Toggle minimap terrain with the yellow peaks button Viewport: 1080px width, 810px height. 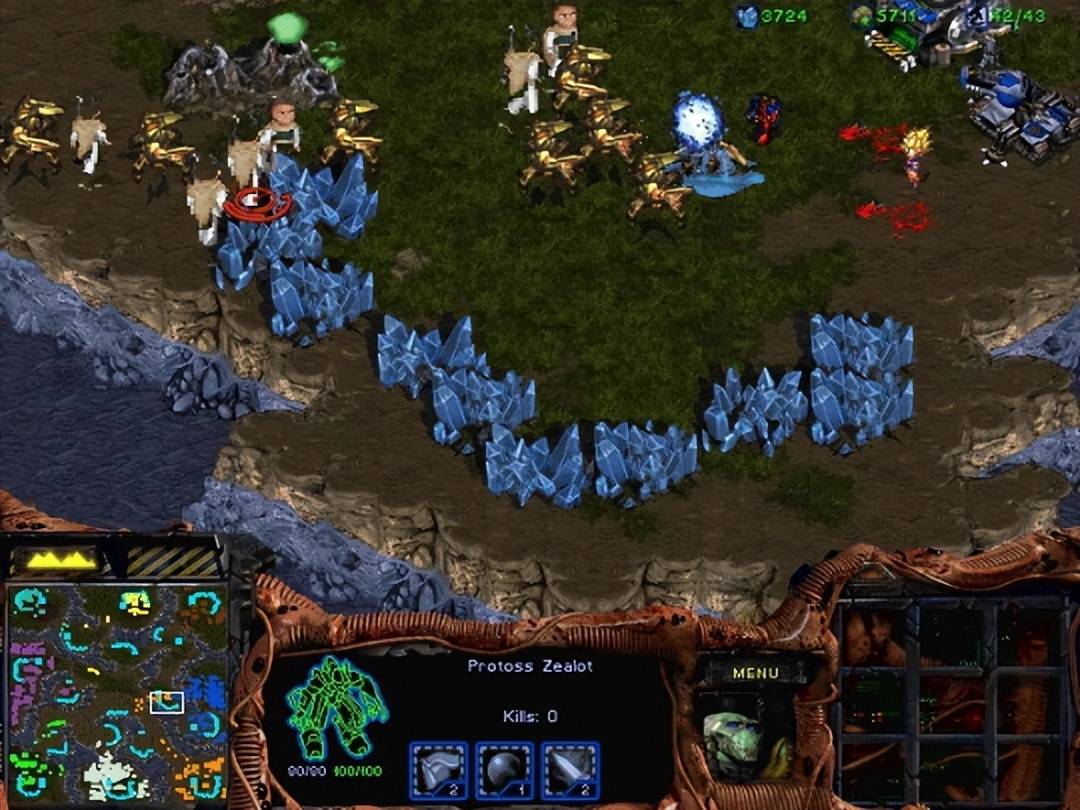click(62, 560)
